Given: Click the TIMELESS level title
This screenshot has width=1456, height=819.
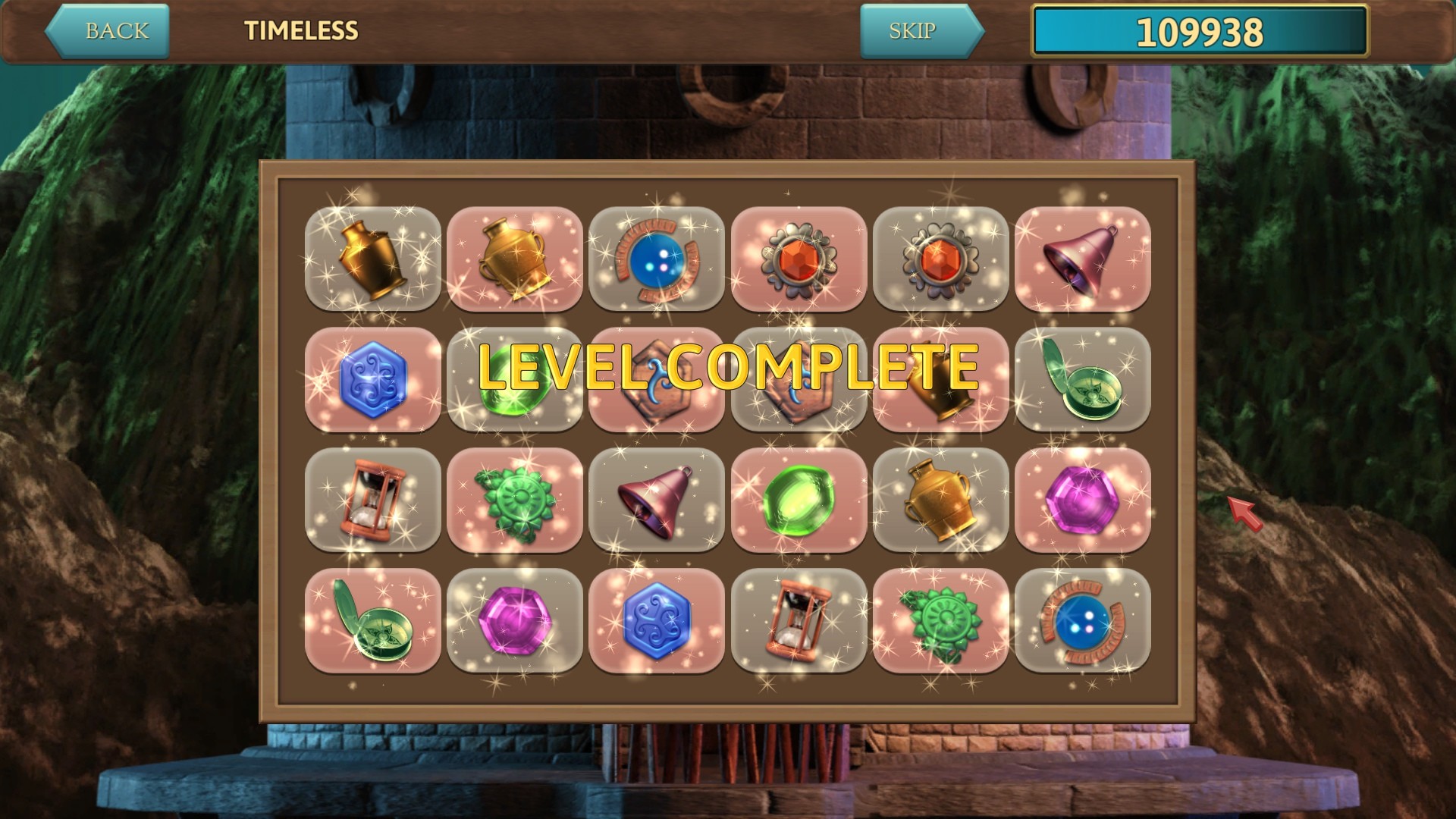Looking at the screenshot, I should pyautogui.click(x=300, y=32).
